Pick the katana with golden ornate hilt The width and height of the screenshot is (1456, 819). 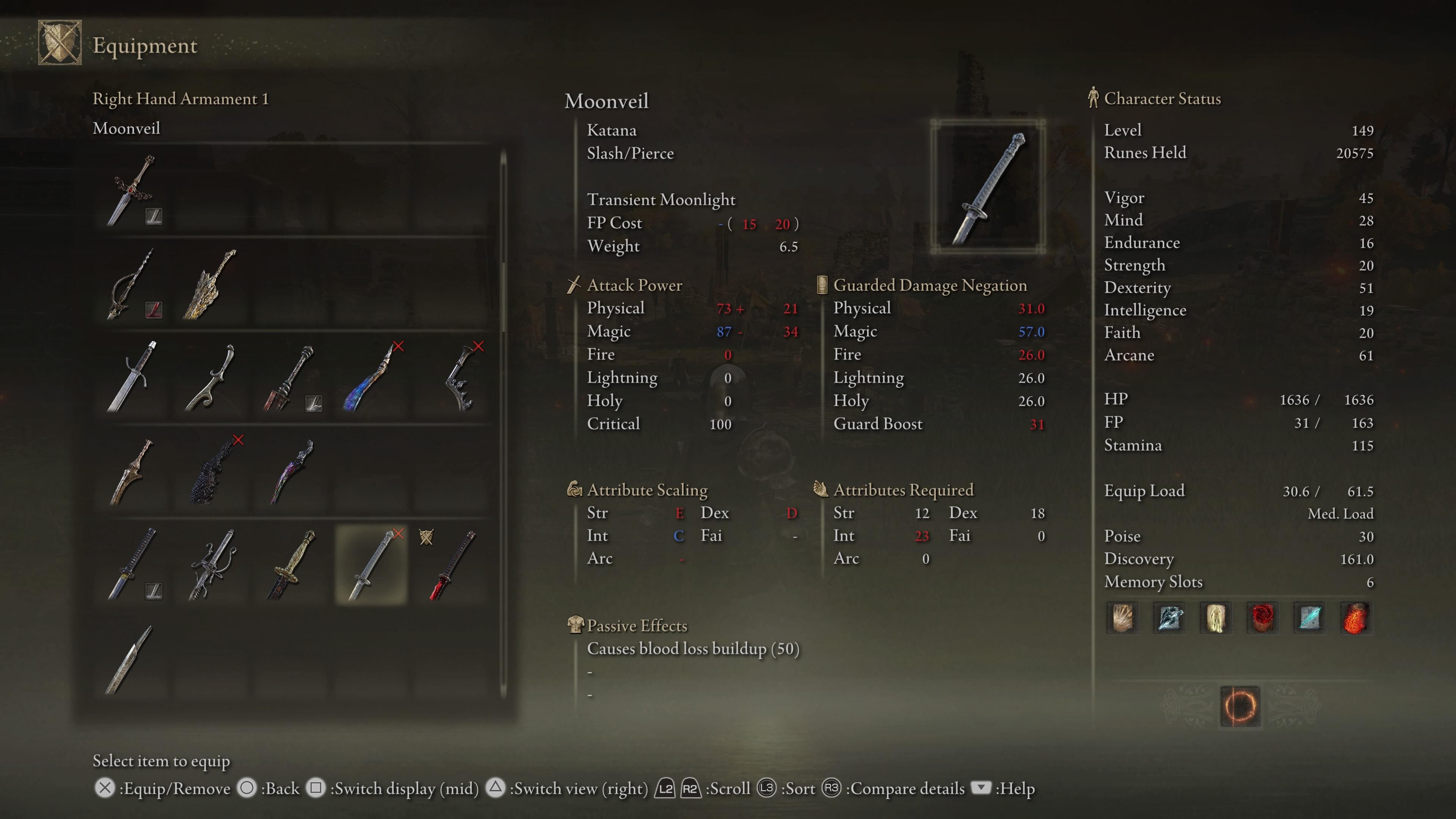click(x=292, y=565)
